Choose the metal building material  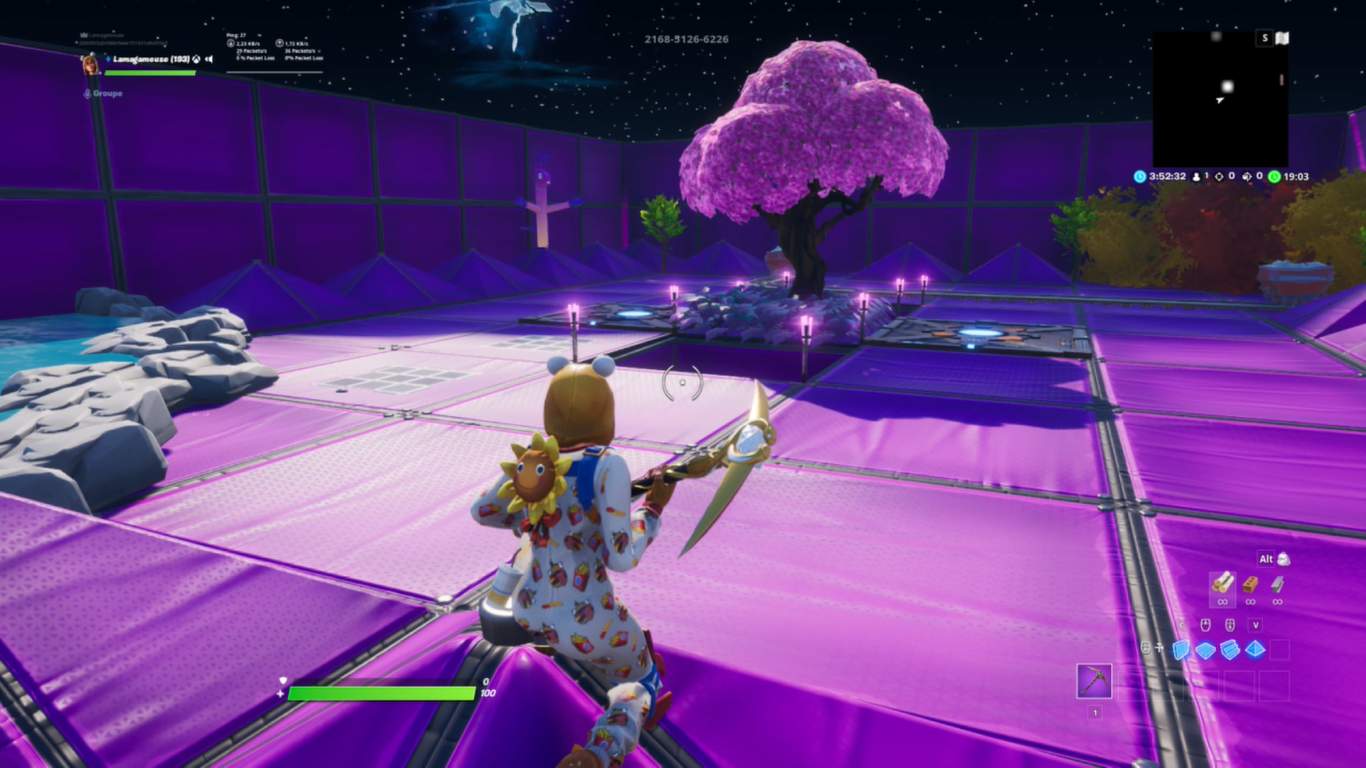pos(1277,584)
